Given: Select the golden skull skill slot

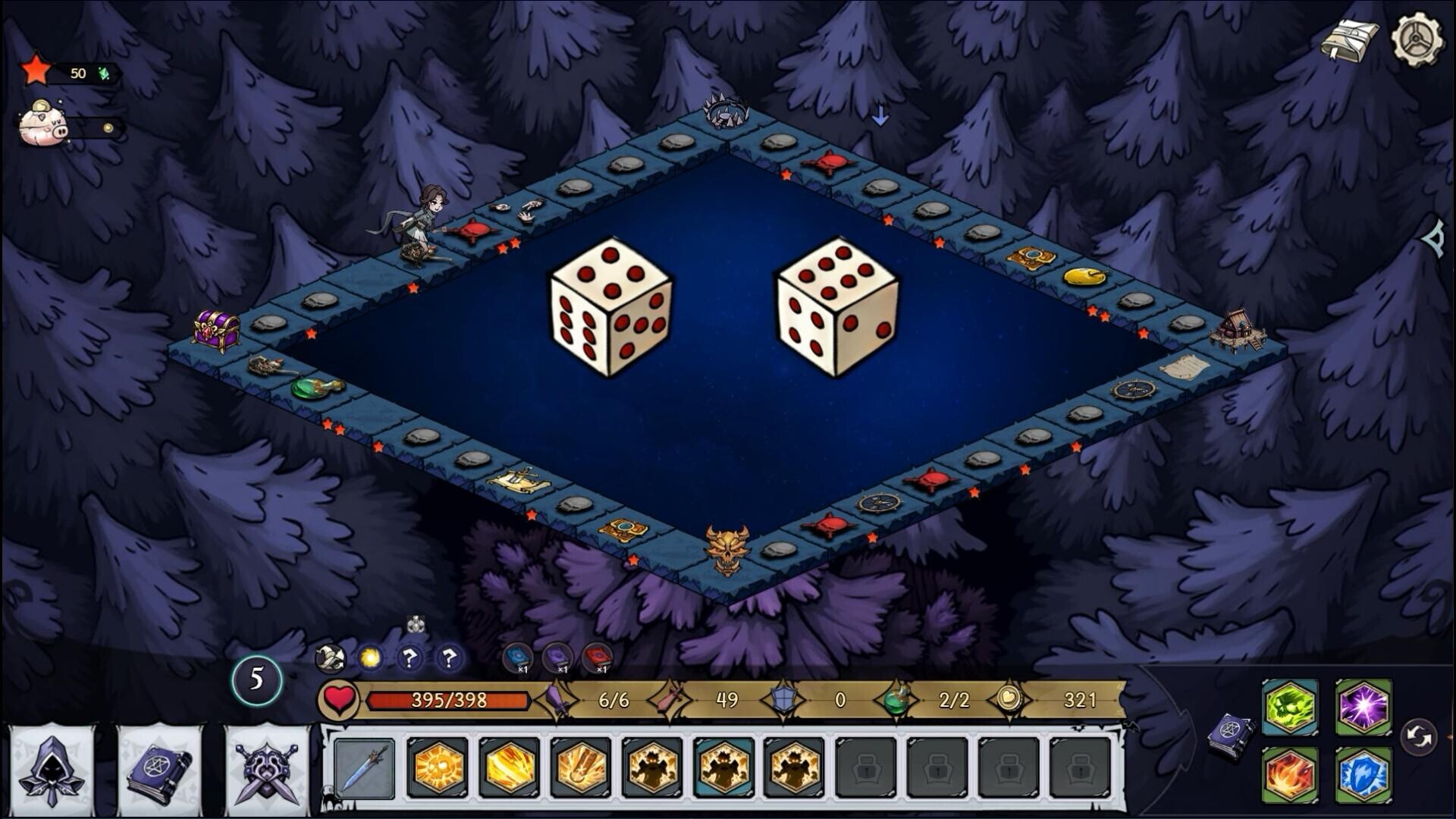Looking at the screenshot, I should coord(438,768).
